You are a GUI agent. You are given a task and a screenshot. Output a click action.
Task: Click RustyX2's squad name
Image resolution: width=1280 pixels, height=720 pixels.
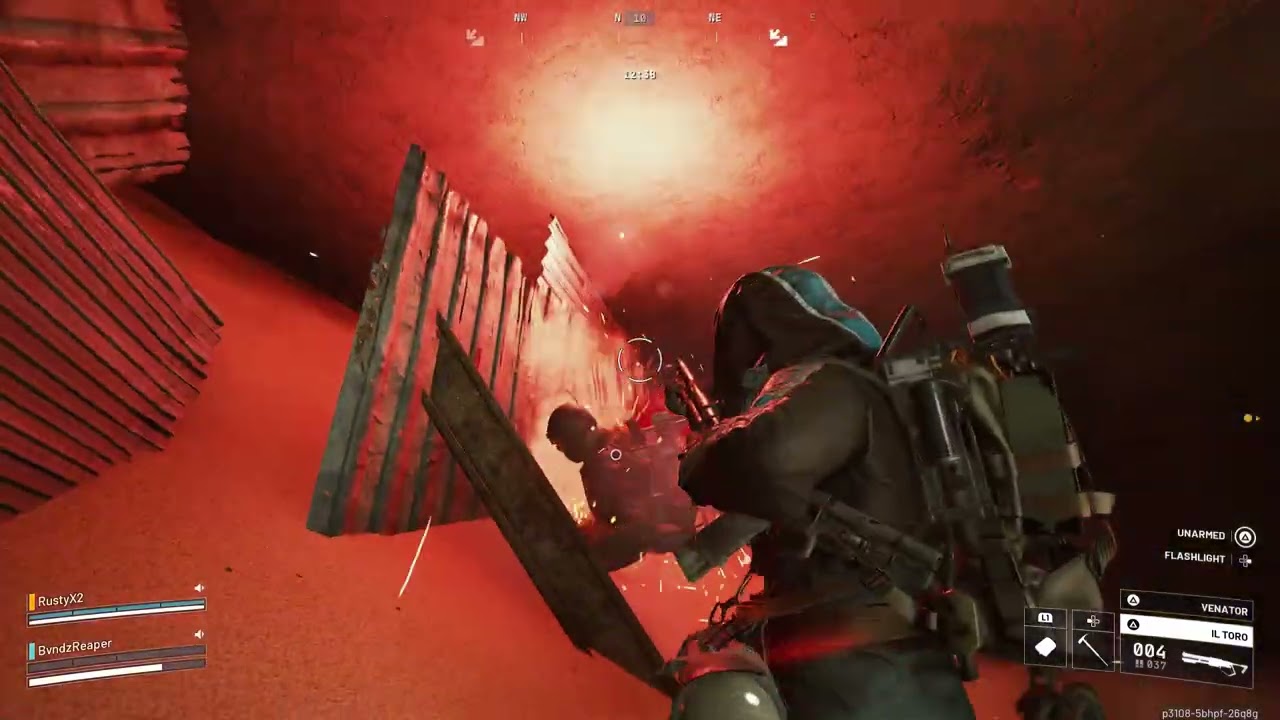pyautogui.click(x=61, y=600)
